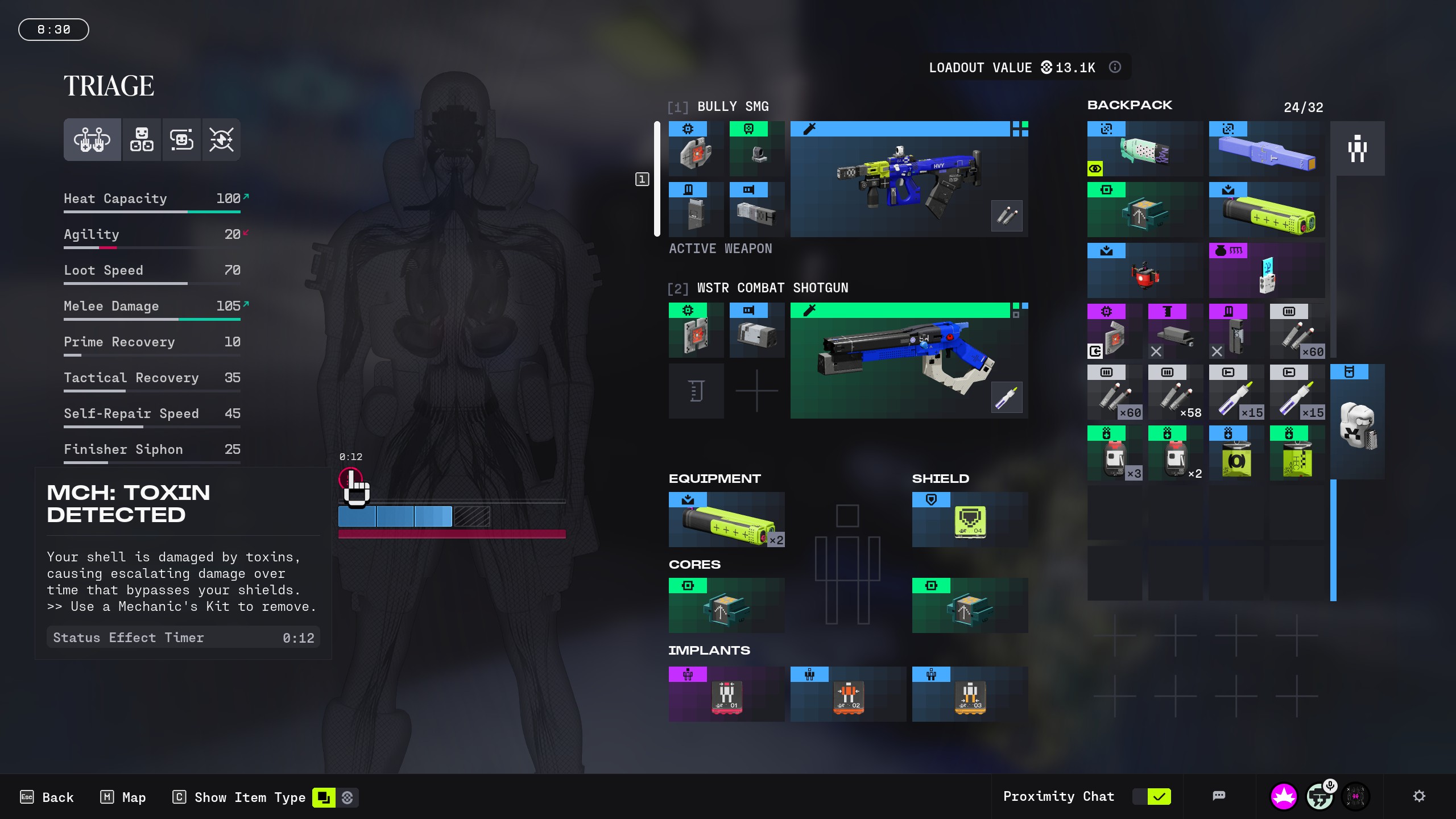Open the settings gear icon

pyautogui.click(x=1419, y=796)
